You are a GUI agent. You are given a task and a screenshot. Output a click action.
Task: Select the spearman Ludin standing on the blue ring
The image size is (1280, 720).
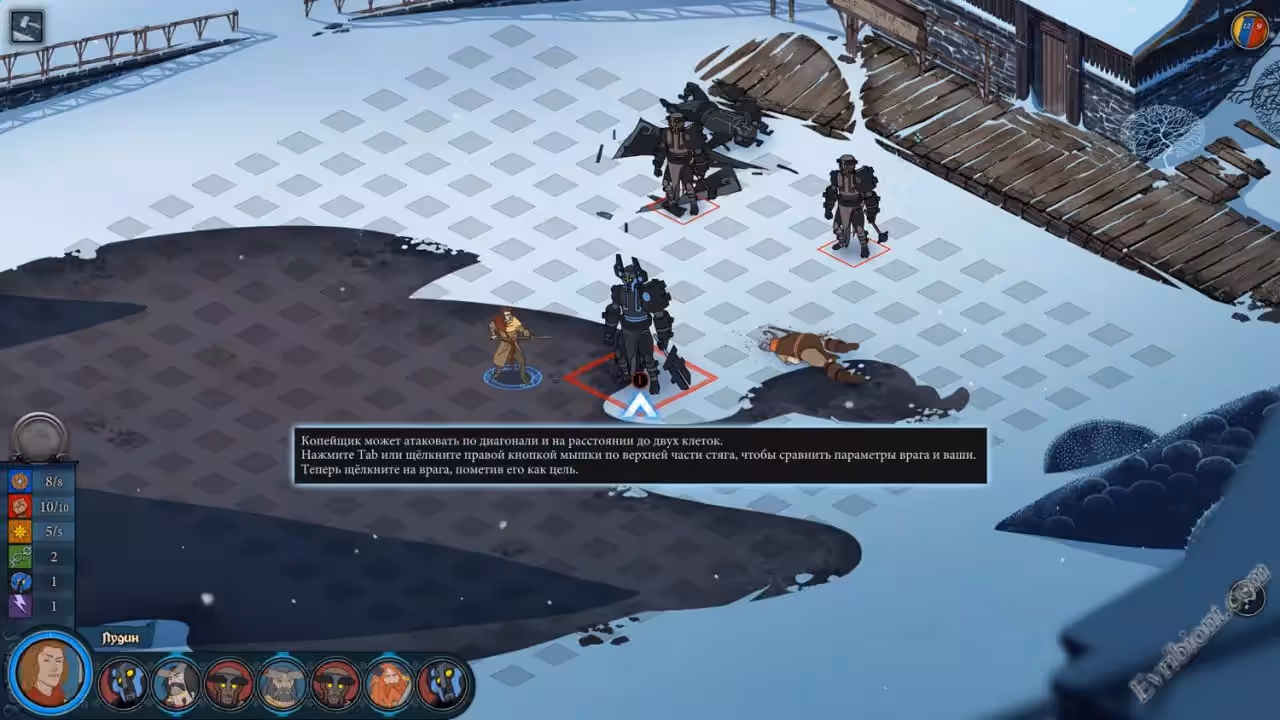(x=511, y=346)
